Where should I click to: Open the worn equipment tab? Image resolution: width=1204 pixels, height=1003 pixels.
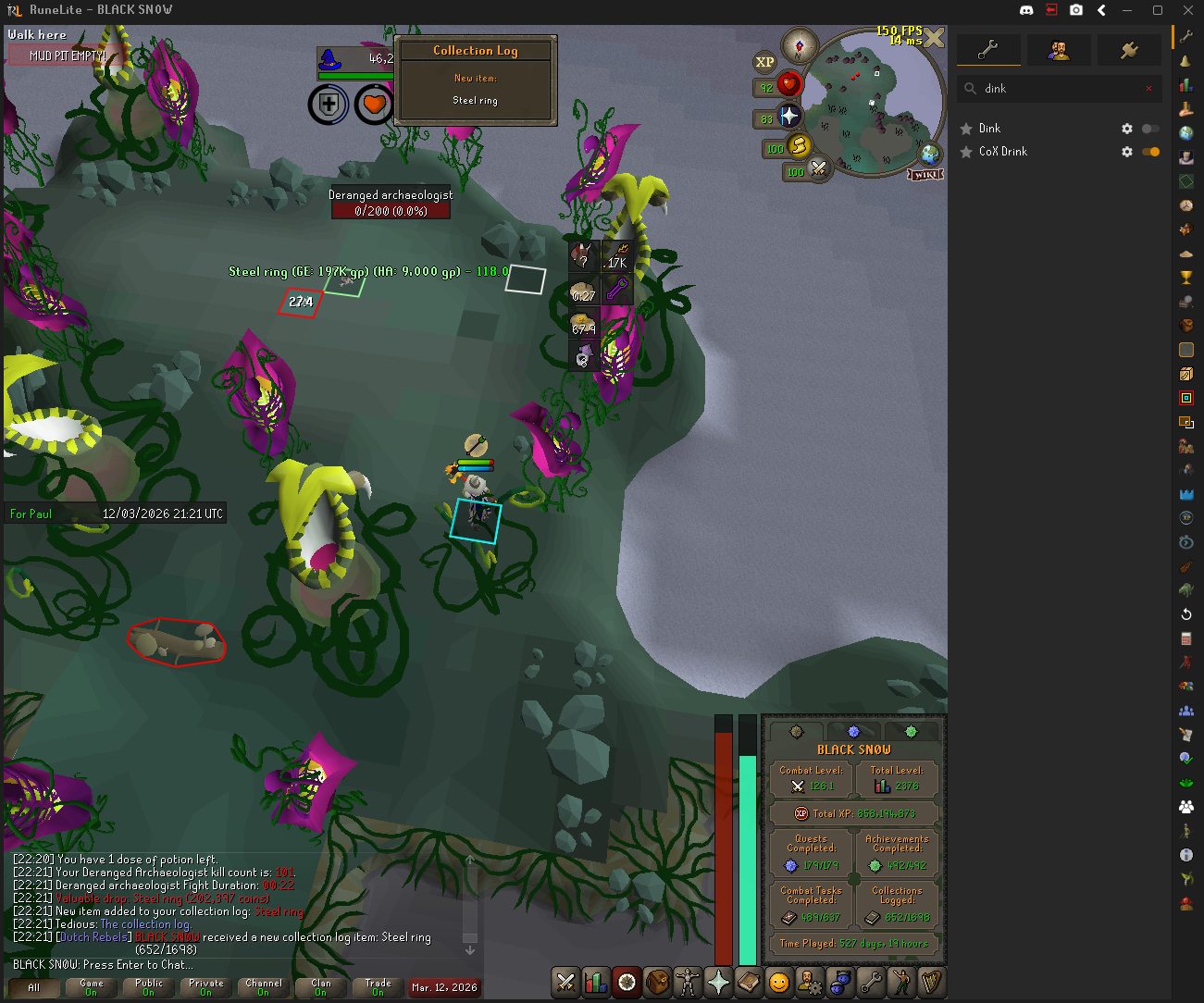pos(688,982)
